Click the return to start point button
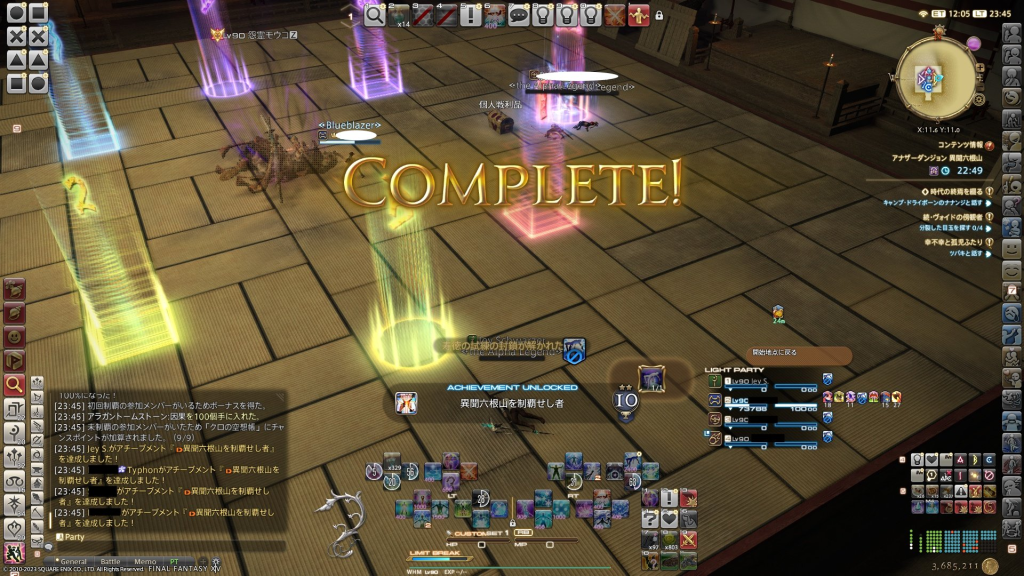The height and width of the screenshot is (576, 1024). (799, 353)
